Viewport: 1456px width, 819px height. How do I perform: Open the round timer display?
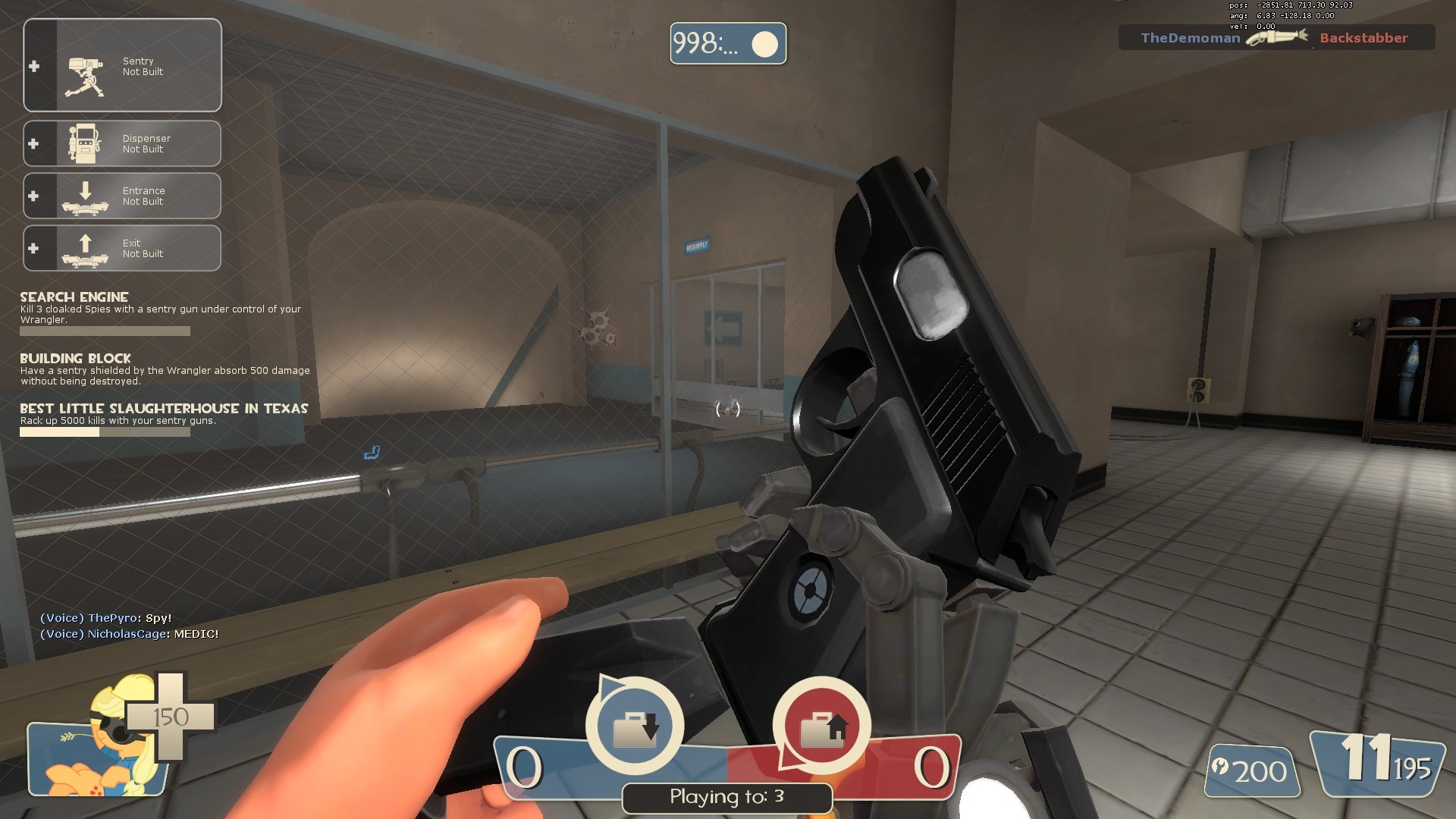(727, 44)
